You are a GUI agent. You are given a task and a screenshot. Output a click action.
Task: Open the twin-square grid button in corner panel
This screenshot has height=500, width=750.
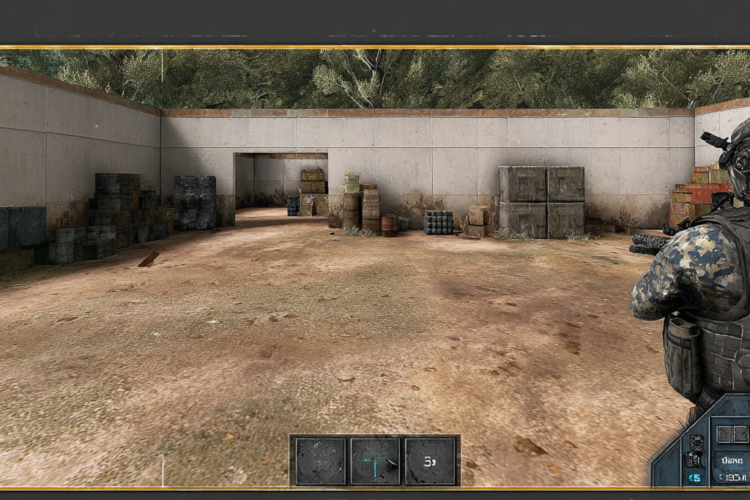(x=733, y=434)
